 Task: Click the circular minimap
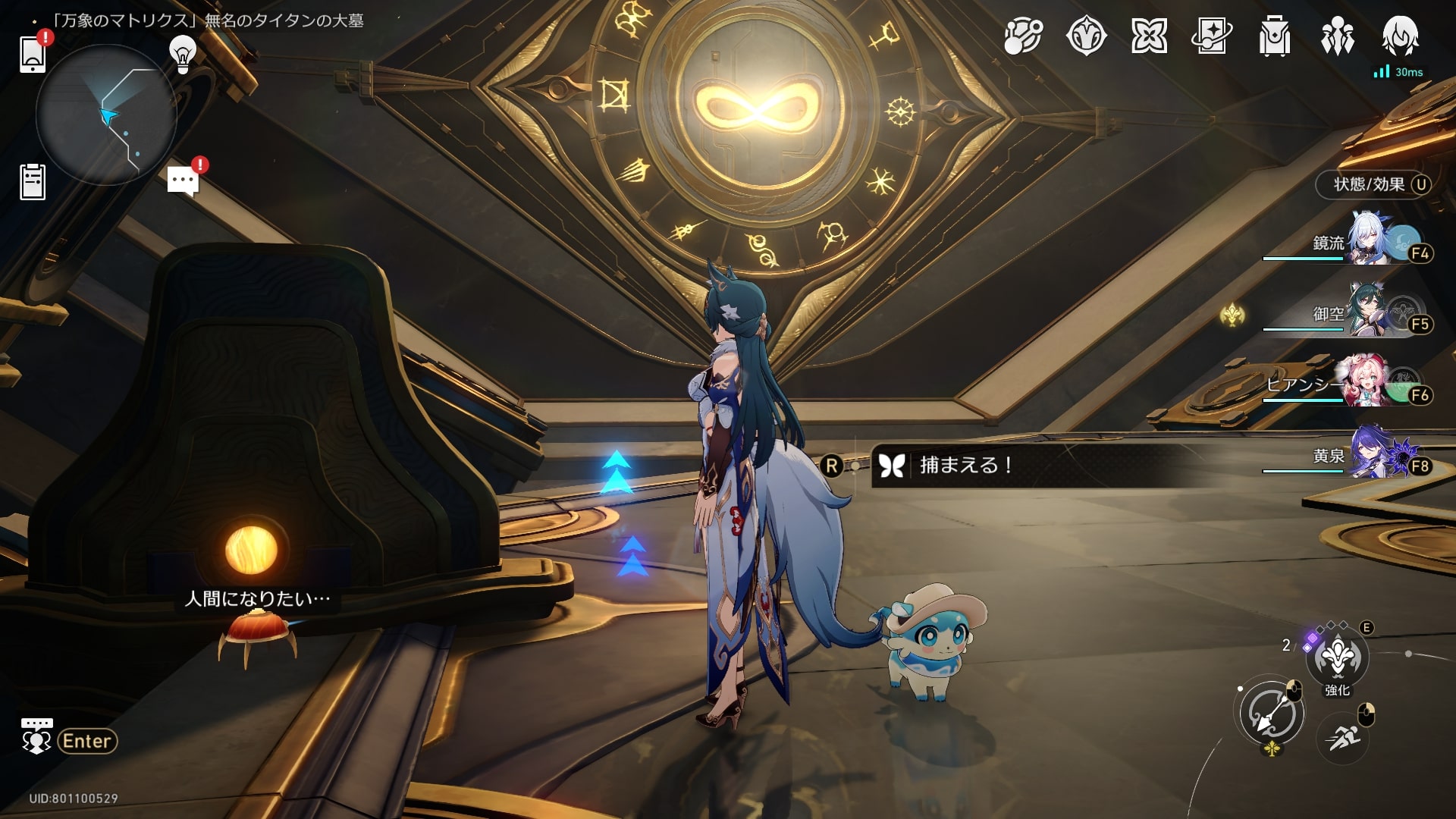(106, 115)
